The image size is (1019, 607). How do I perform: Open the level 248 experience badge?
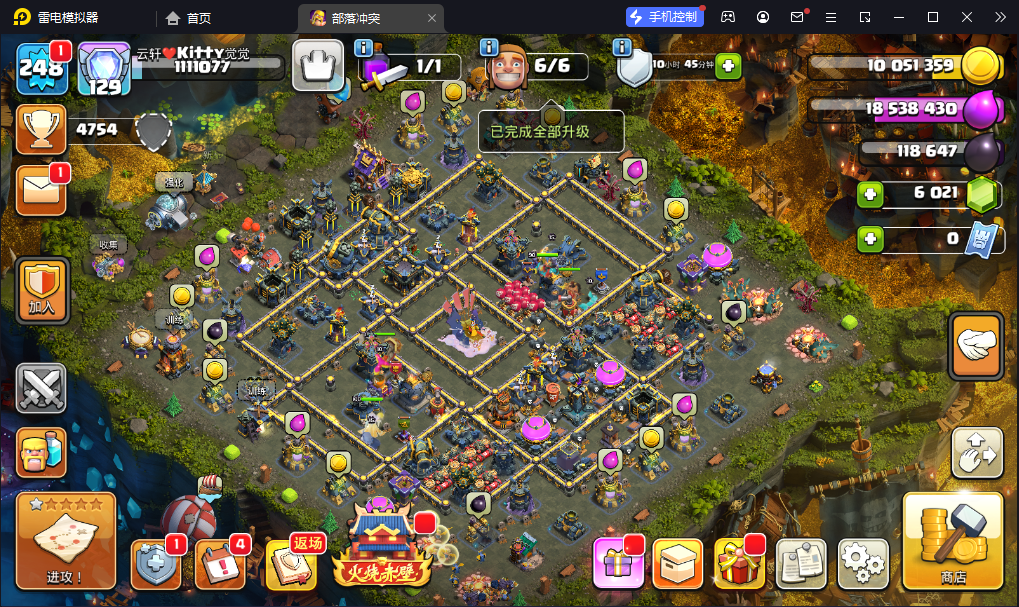click(41, 67)
